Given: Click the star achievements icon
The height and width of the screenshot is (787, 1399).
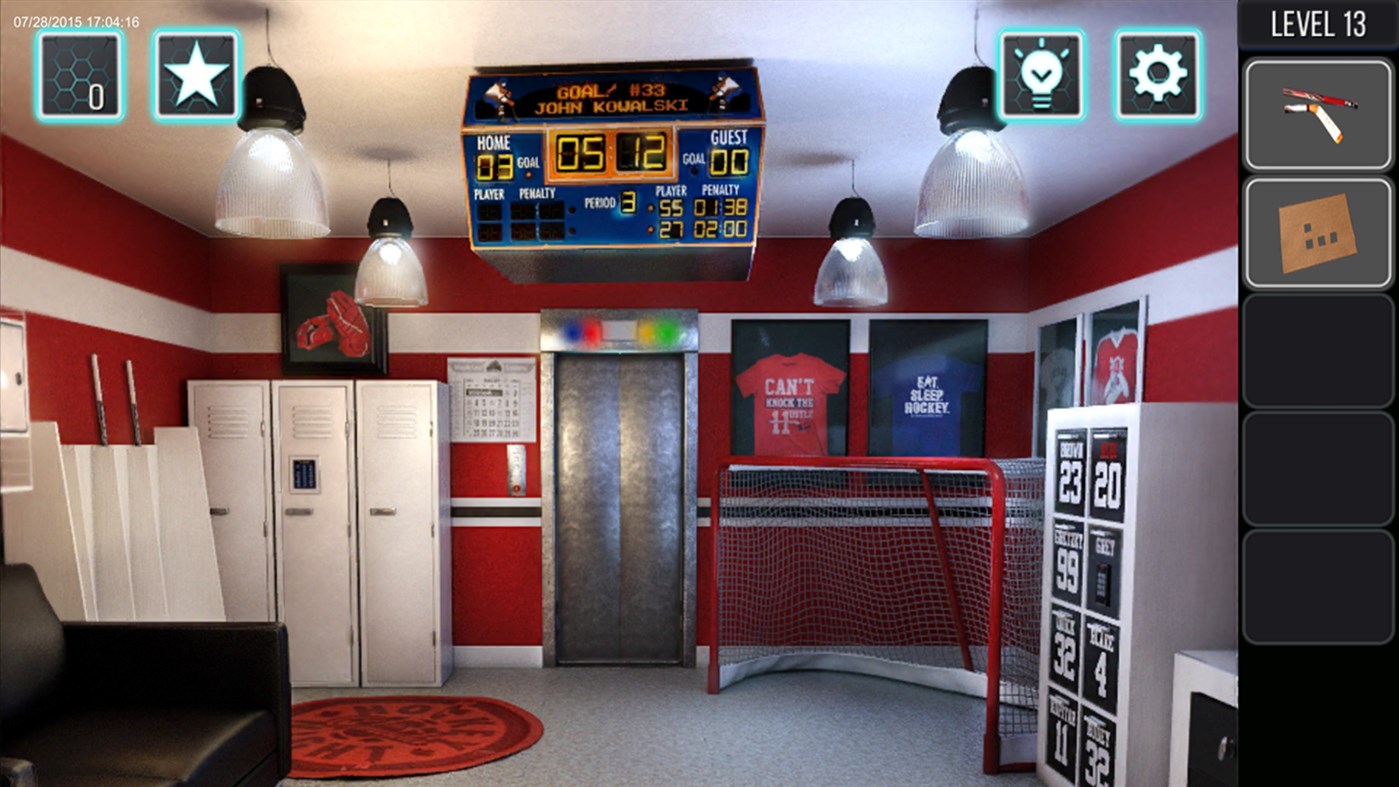Looking at the screenshot, I should click(196, 75).
